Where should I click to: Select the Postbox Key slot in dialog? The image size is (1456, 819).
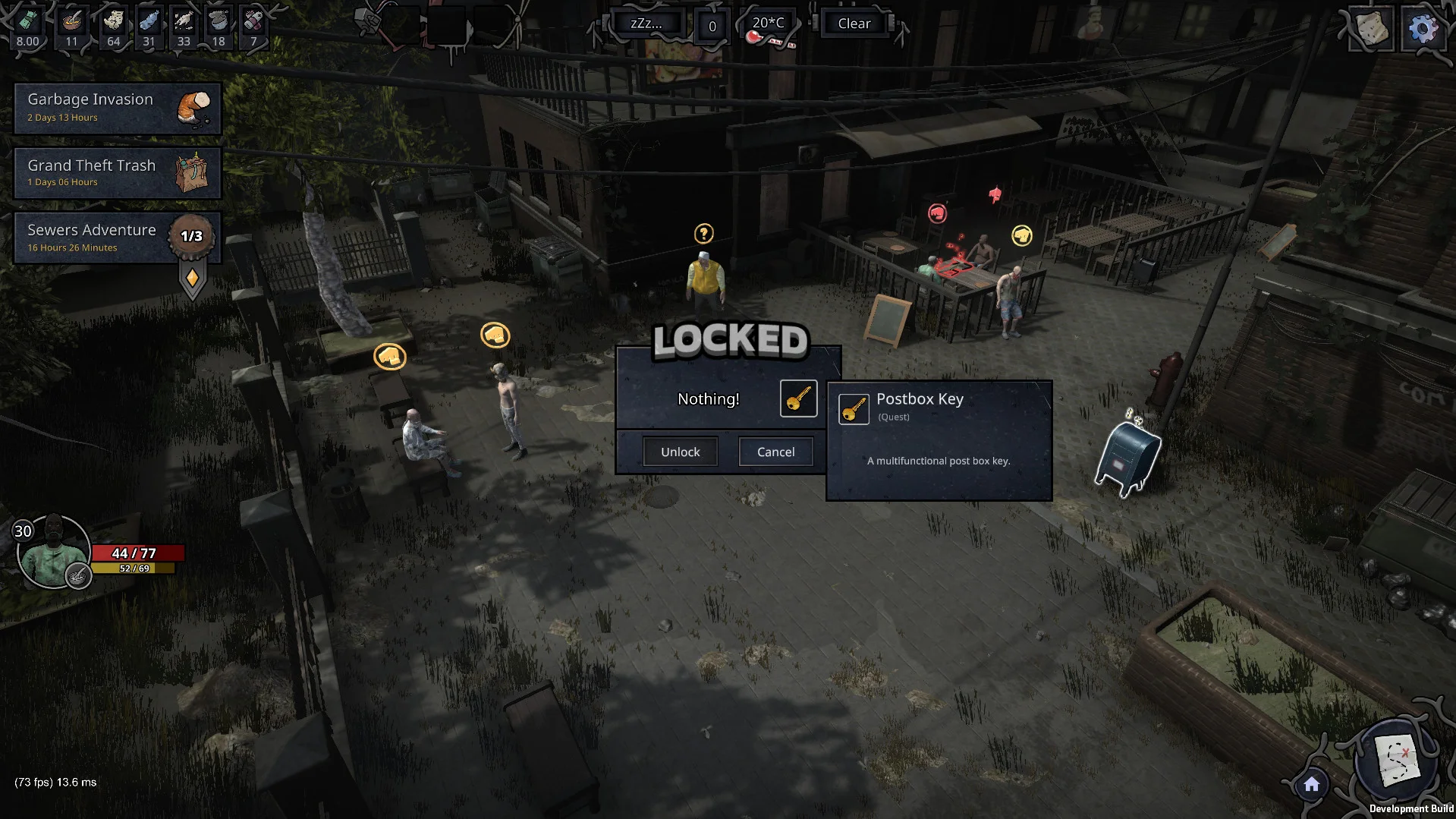(798, 398)
